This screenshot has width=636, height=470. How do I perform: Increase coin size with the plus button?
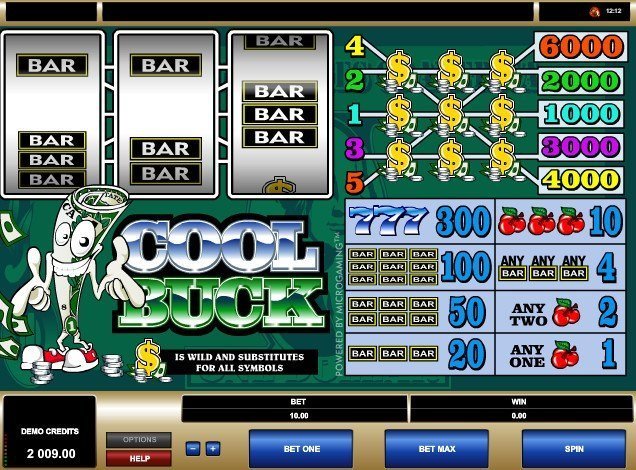(212, 449)
